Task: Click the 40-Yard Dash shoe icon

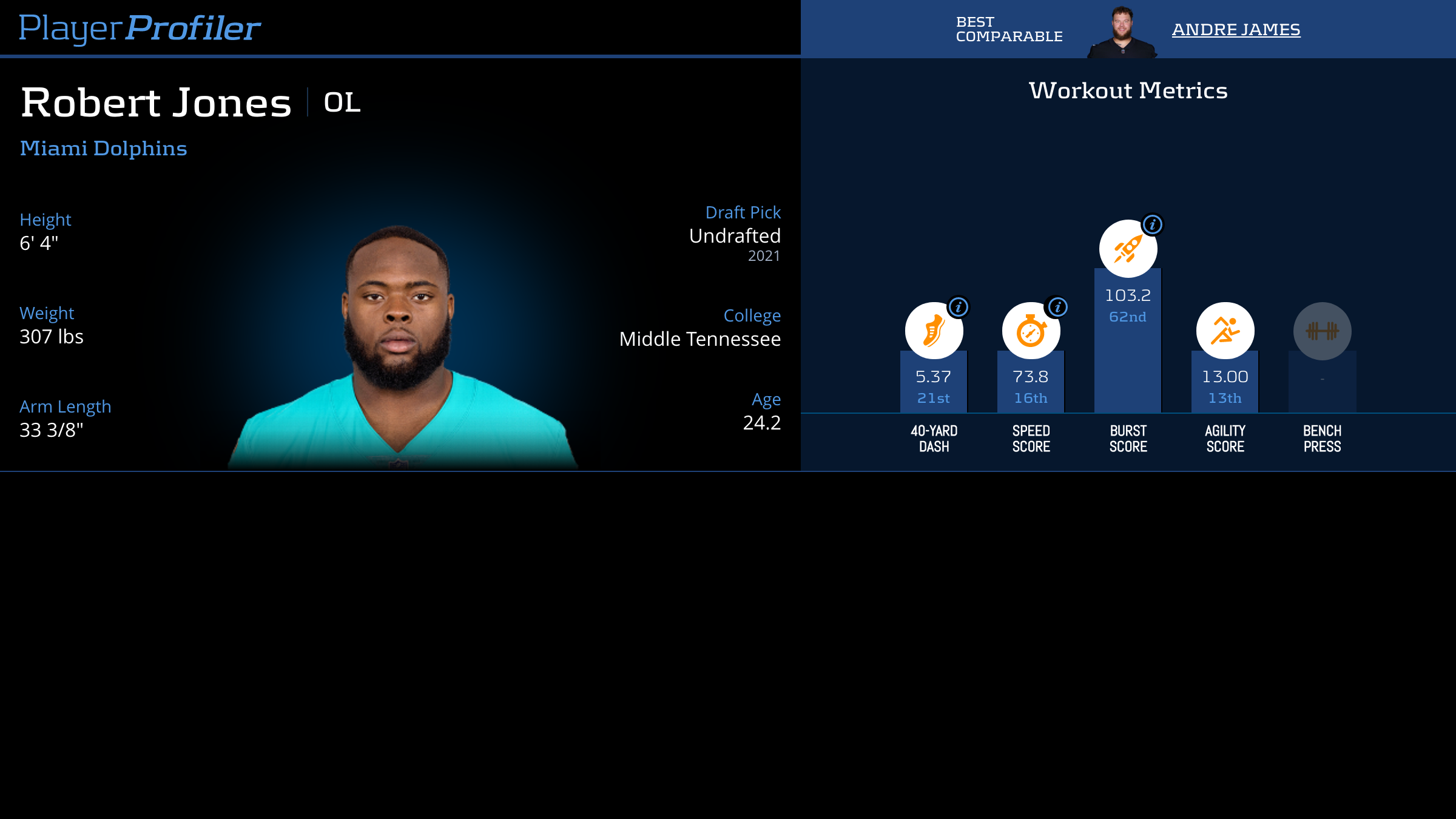Action: [x=933, y=332]
